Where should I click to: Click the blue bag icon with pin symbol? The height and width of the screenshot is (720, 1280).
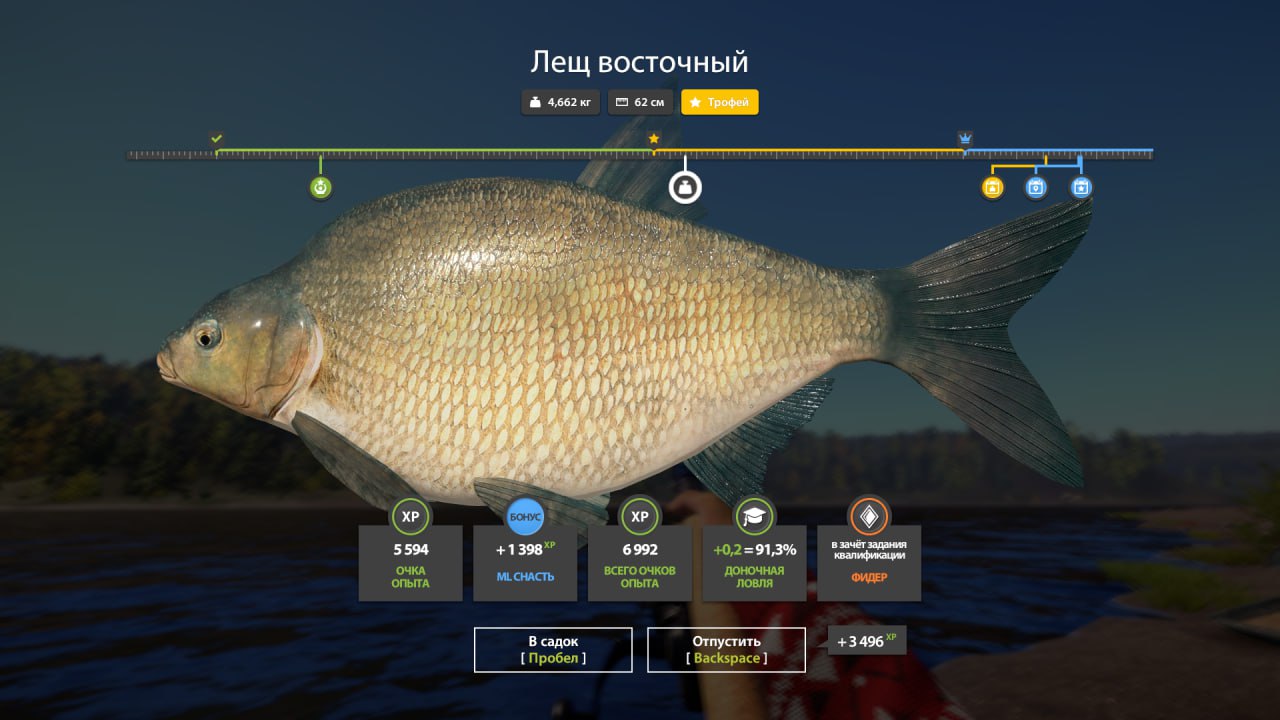[x=1035, y=187]
